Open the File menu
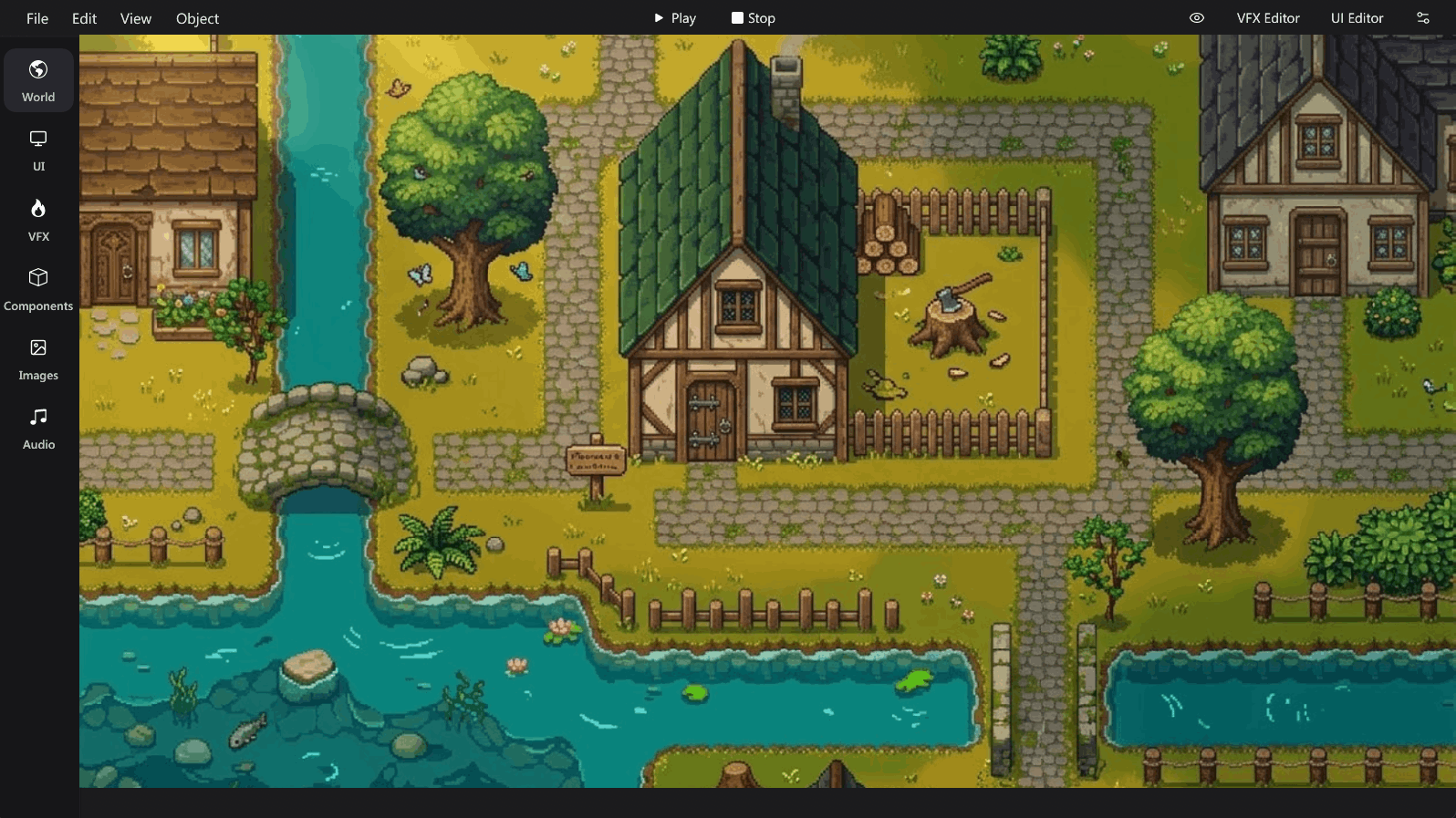Viewport: 1456px width, 818px height. (37, 18)
